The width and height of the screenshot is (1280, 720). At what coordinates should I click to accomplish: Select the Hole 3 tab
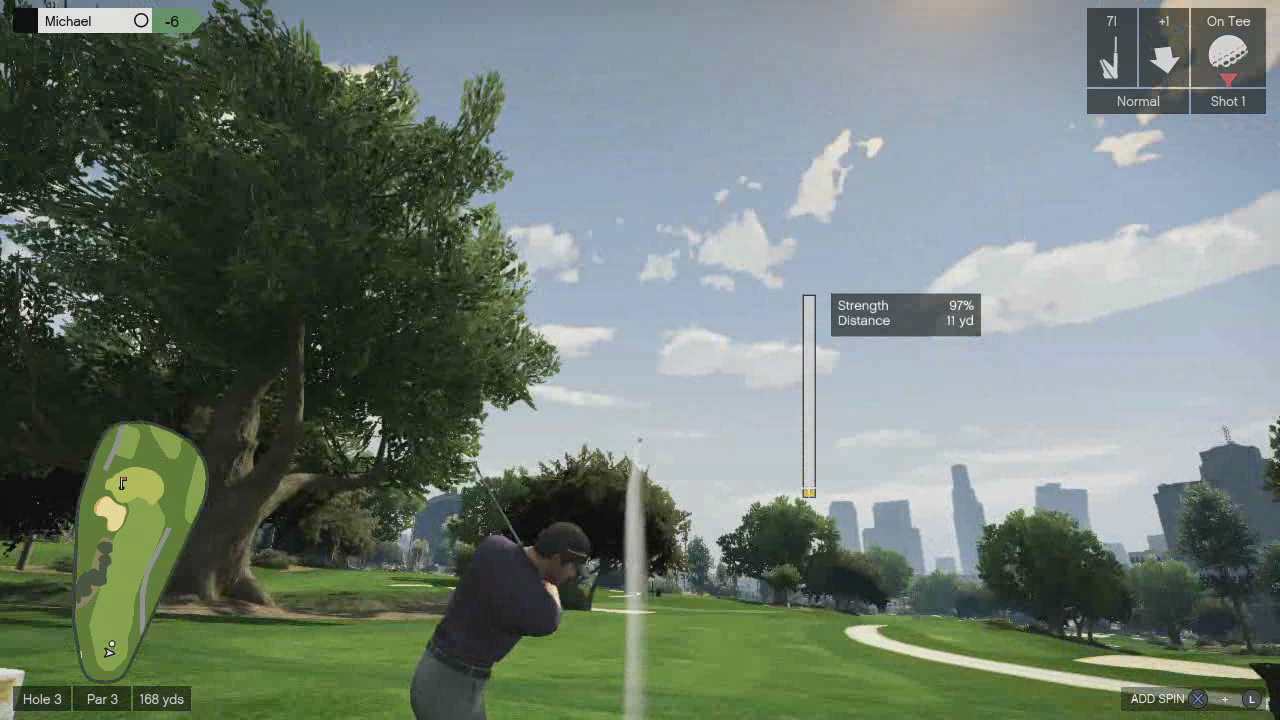coord(42,699)
